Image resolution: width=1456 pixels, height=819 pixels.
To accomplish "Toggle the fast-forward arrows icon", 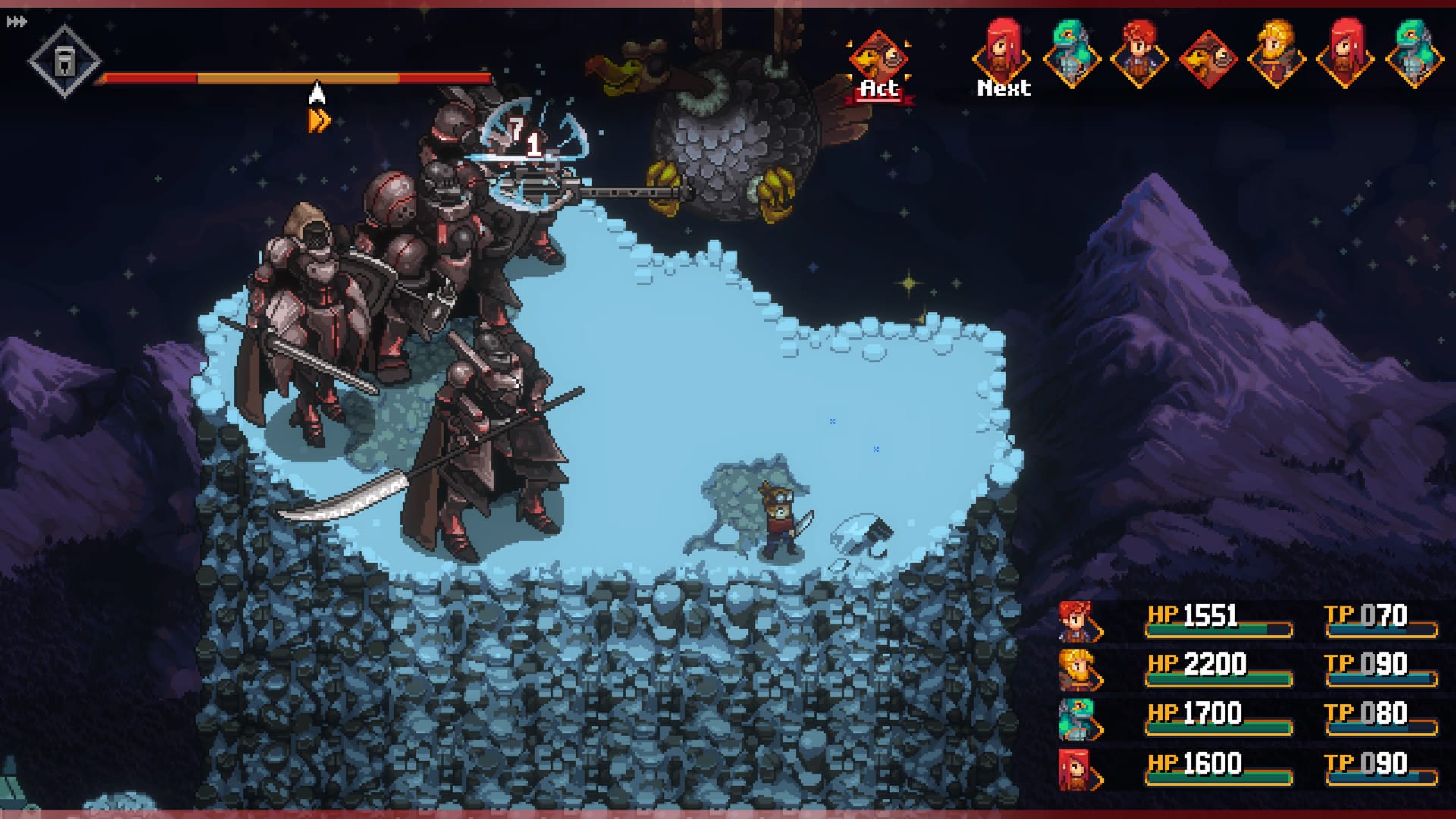I will (x=16, y=22).
